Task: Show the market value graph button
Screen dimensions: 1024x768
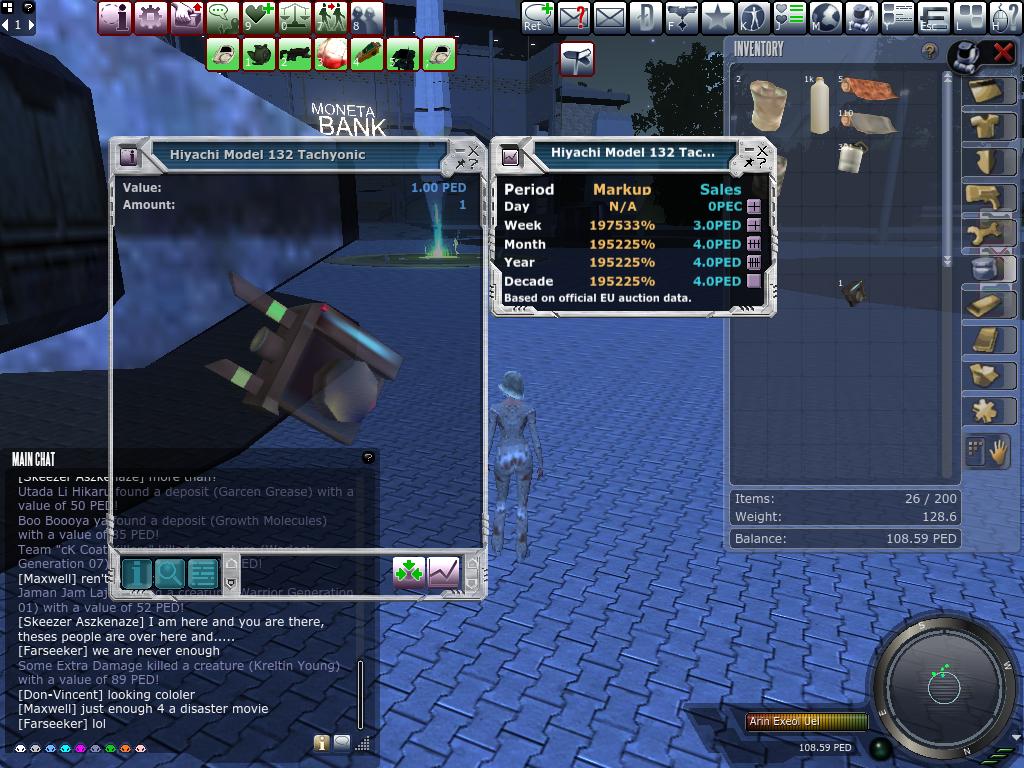Action: (x=443, y=572)
